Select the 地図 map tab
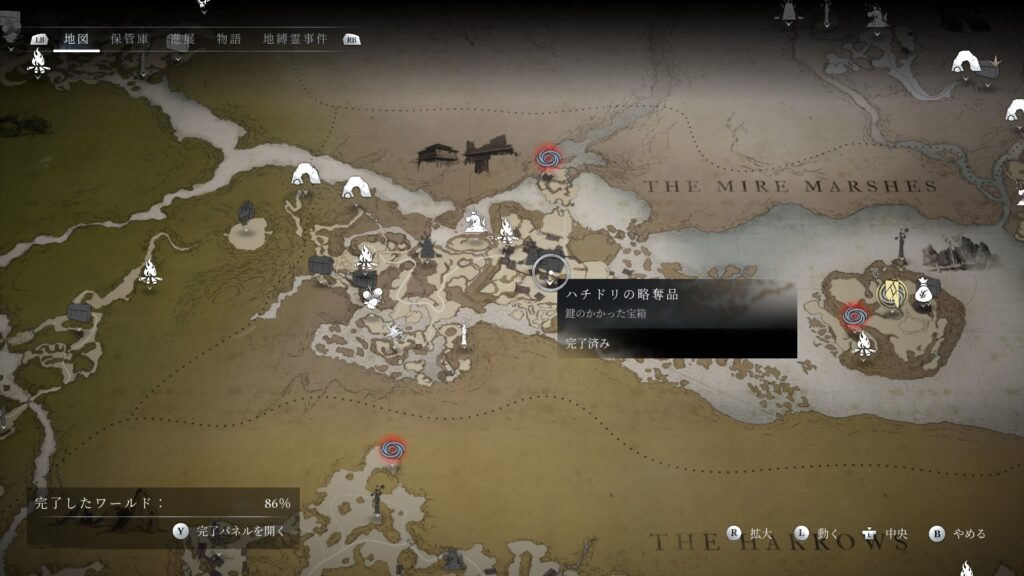Screen dimensions: 1024x576 point(76,39)
